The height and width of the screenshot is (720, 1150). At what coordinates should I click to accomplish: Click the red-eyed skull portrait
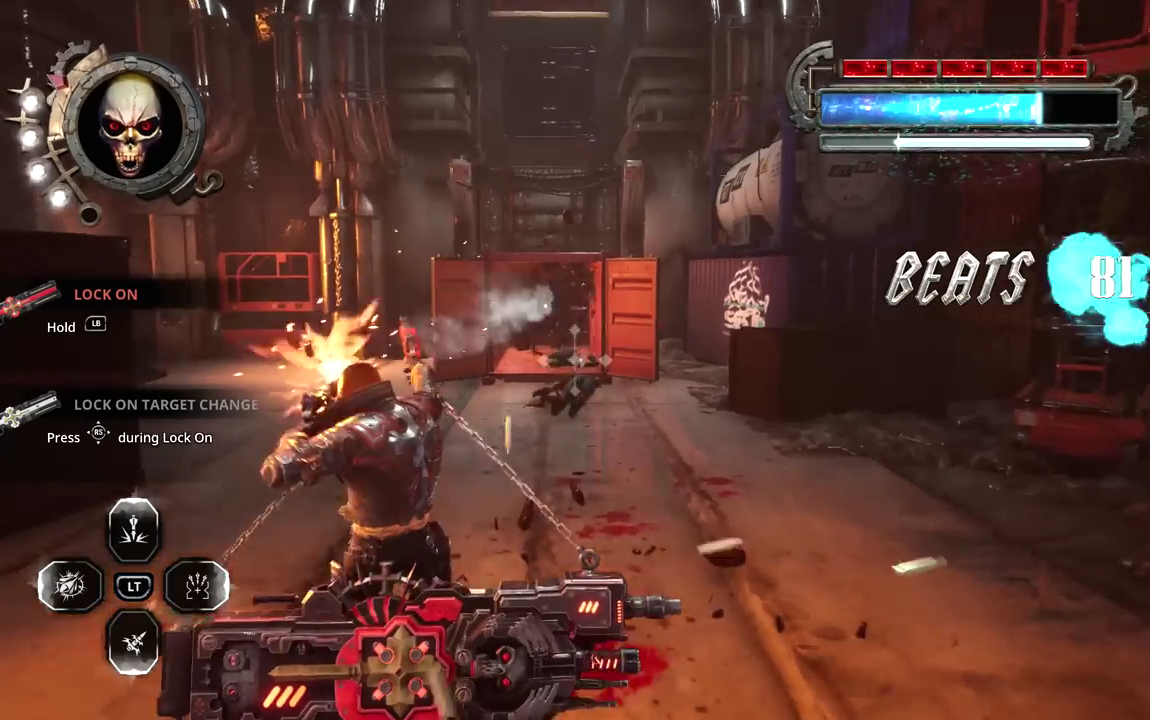tap(134, 127)
